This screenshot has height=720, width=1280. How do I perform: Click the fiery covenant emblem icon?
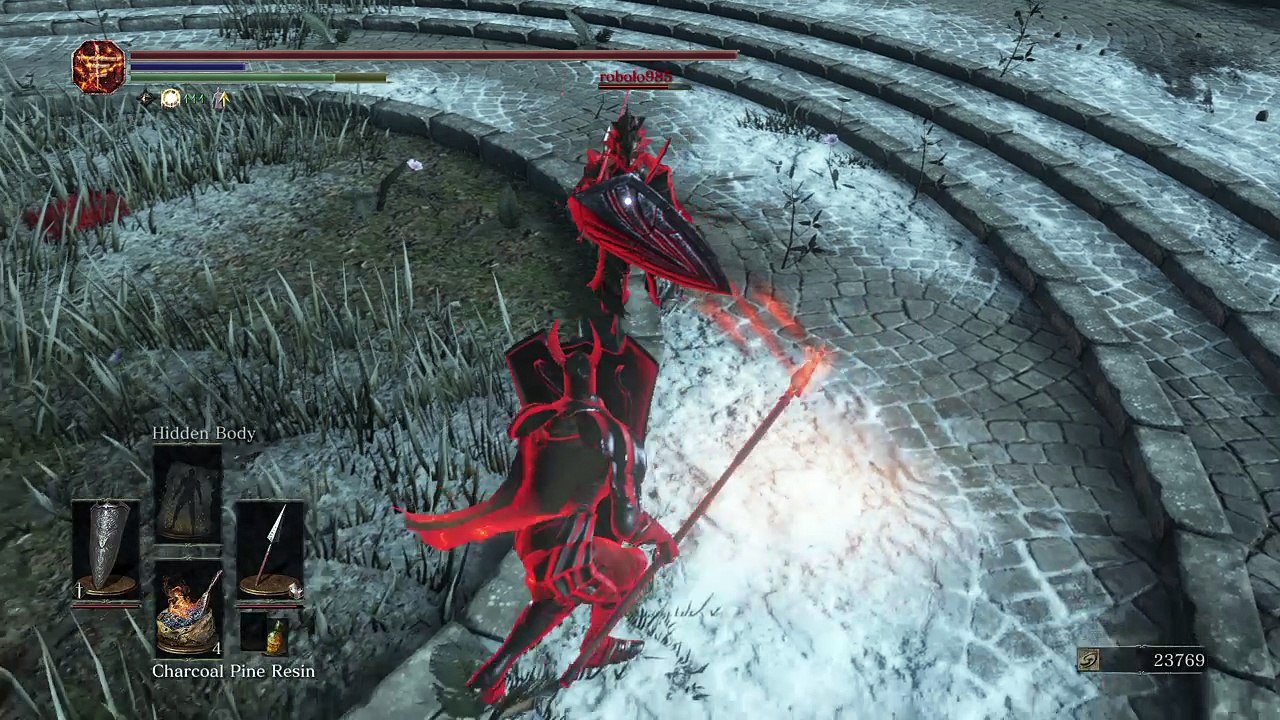(x=99, y=67)
